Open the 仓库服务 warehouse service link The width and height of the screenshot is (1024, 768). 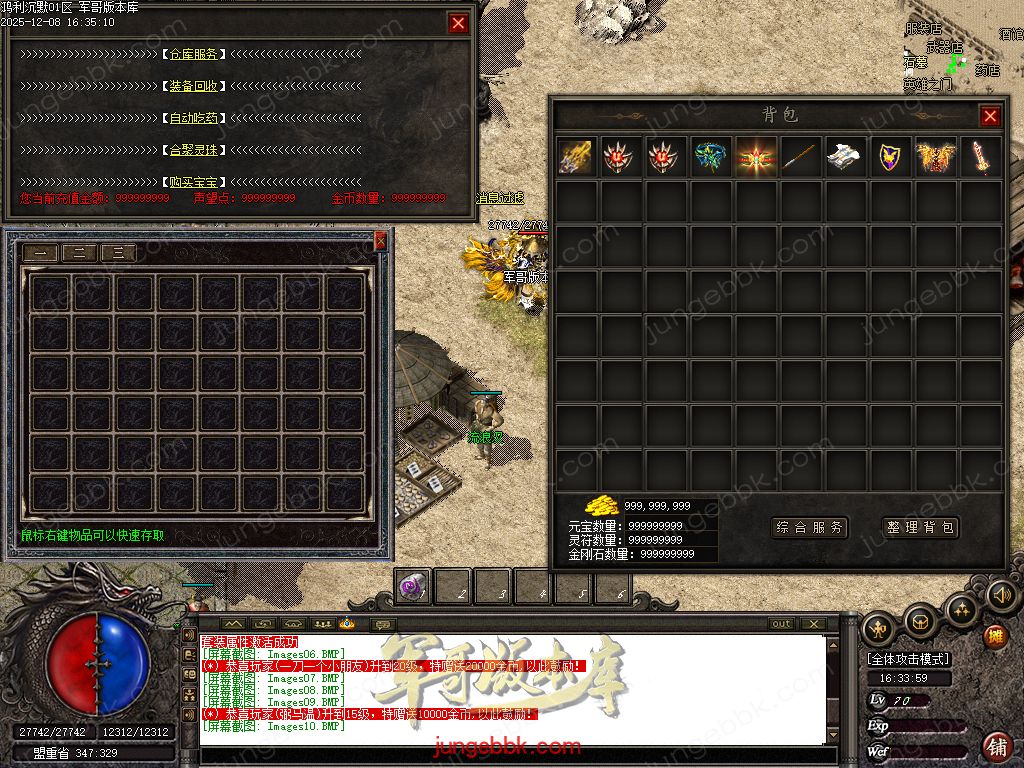point(193,54)
